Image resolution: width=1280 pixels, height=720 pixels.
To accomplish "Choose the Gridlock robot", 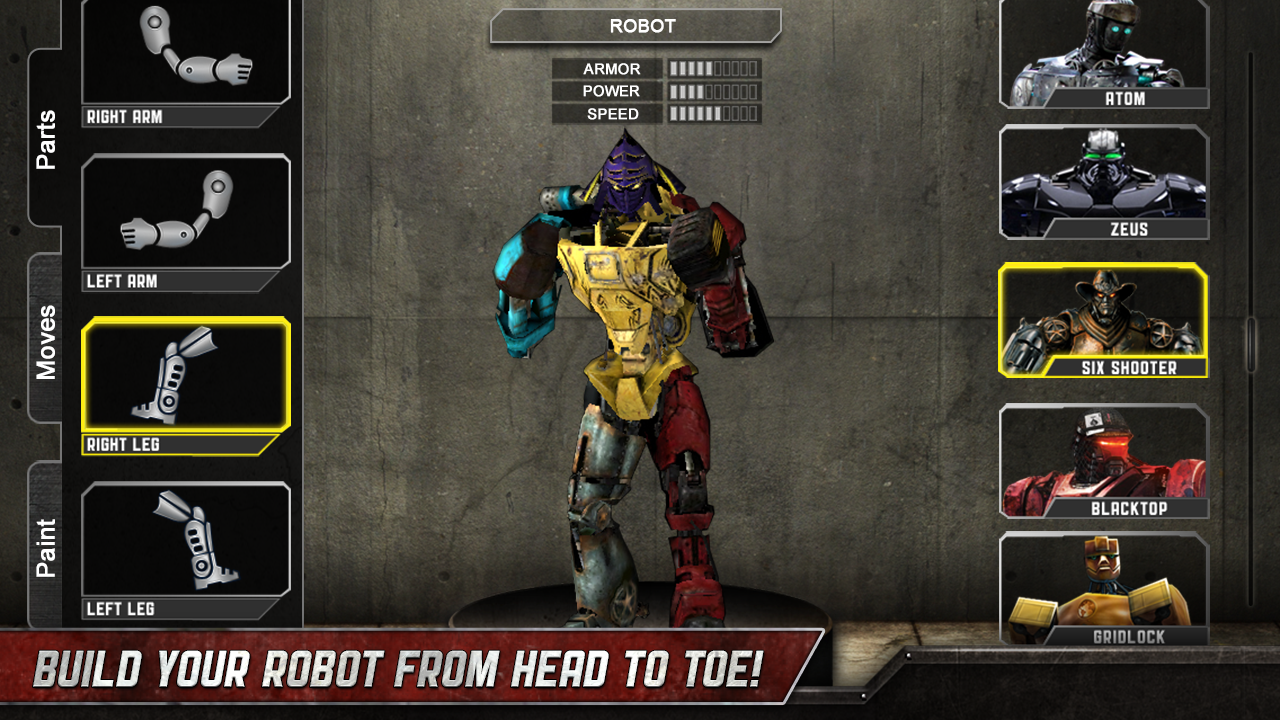I will pyautogui.click(x=1103, y=590).
